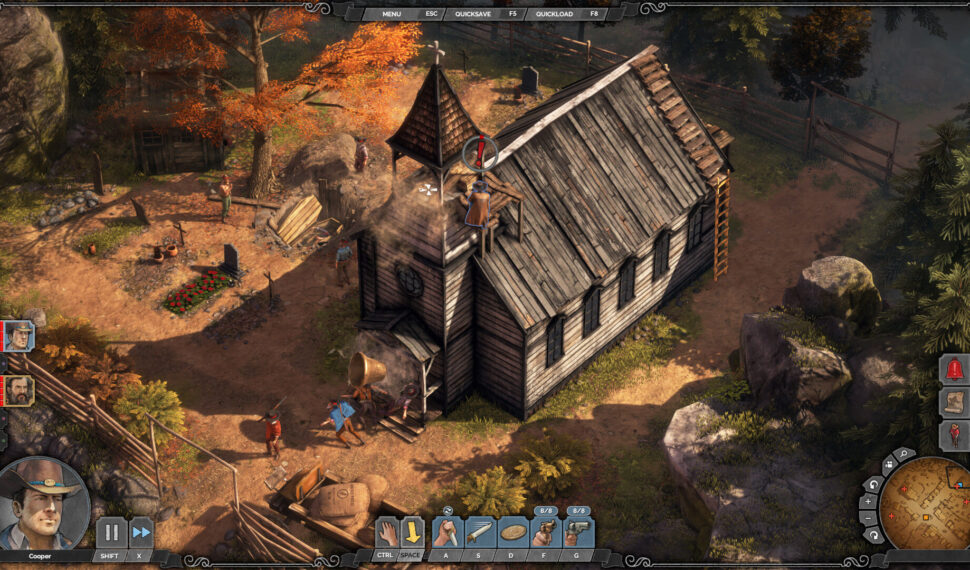Image resolution: width=970 pixels, height=570 pixels.
Task: Select the throwing knife ability
Action: tap(480, 532)
